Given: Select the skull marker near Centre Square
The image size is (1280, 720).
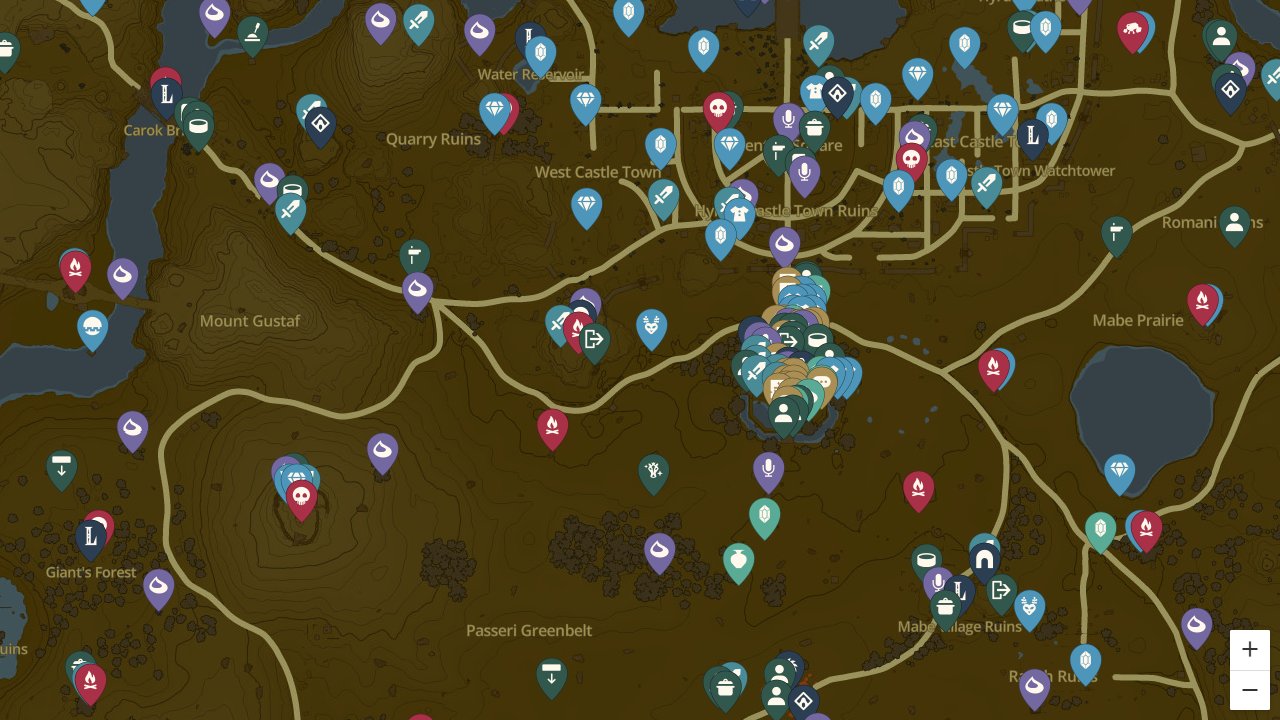Looking at the screenshot, I should coord(718,108).
